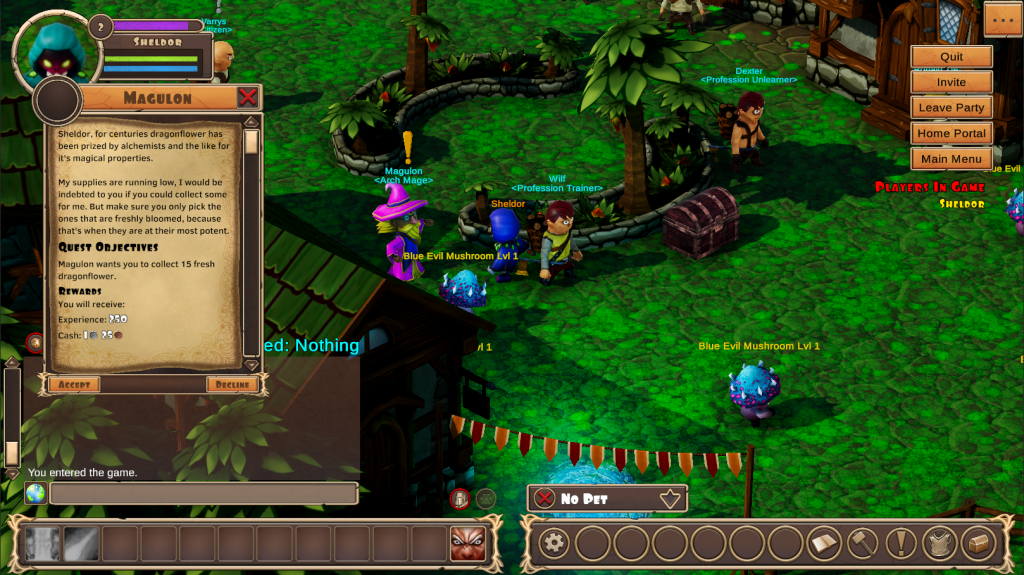
Task: Toggle the three-dot menu button
Action: pyautogui.click(x=1002, y=19)
